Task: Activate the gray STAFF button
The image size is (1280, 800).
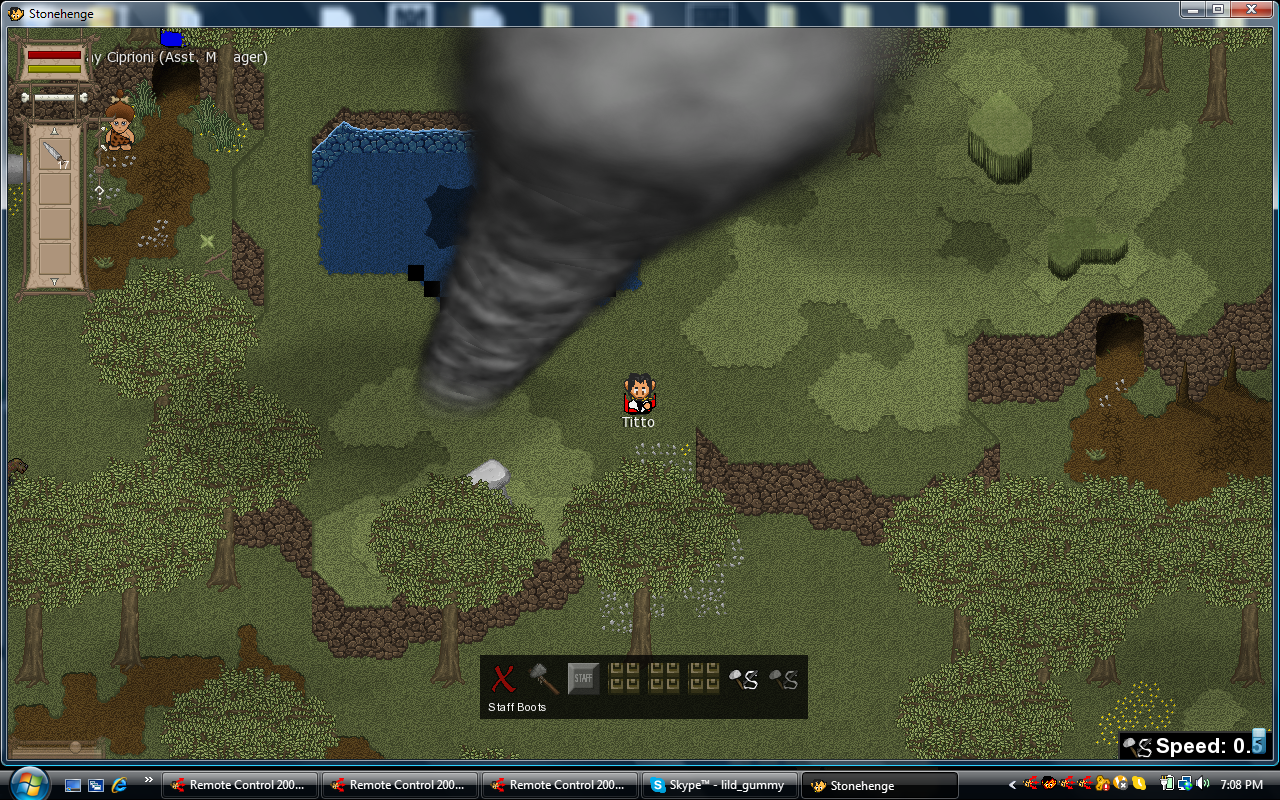Action: (583, 679)
